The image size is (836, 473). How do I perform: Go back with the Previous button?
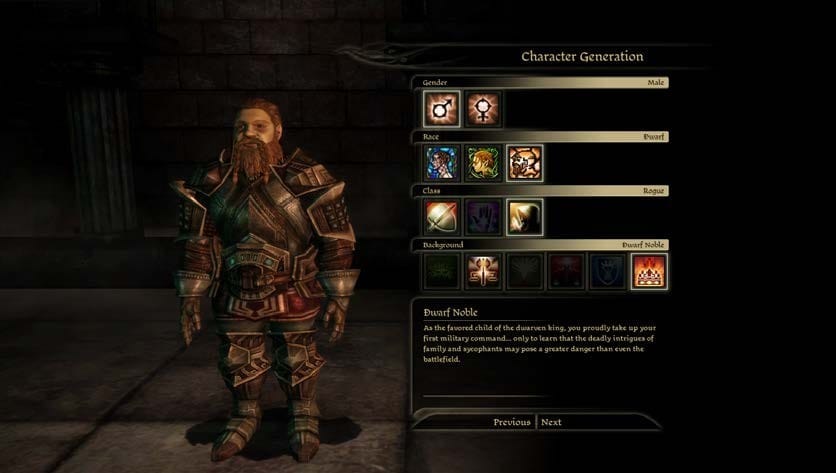[x=511, y=422]
